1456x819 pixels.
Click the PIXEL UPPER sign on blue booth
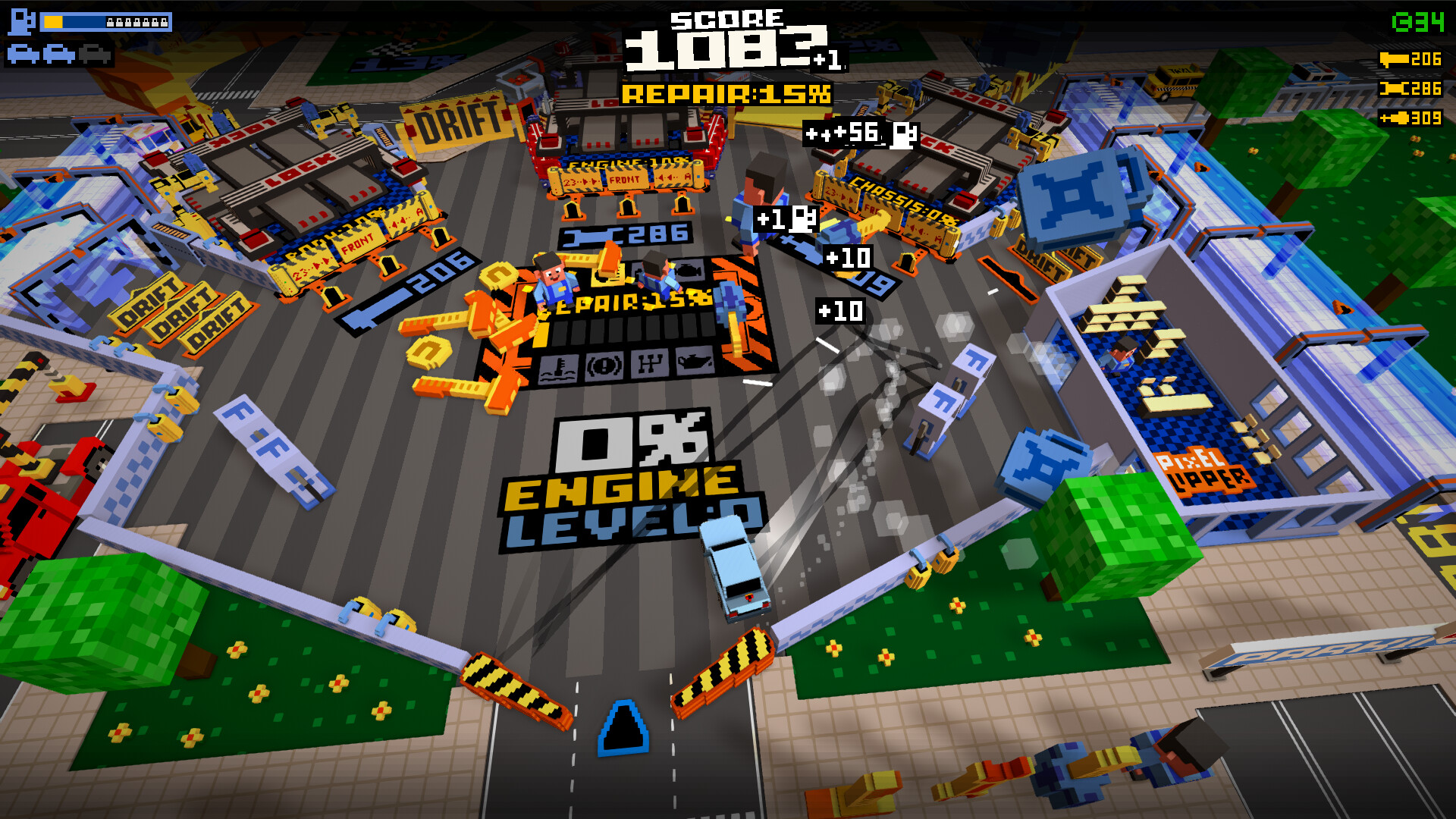[x=1204, y=472]
